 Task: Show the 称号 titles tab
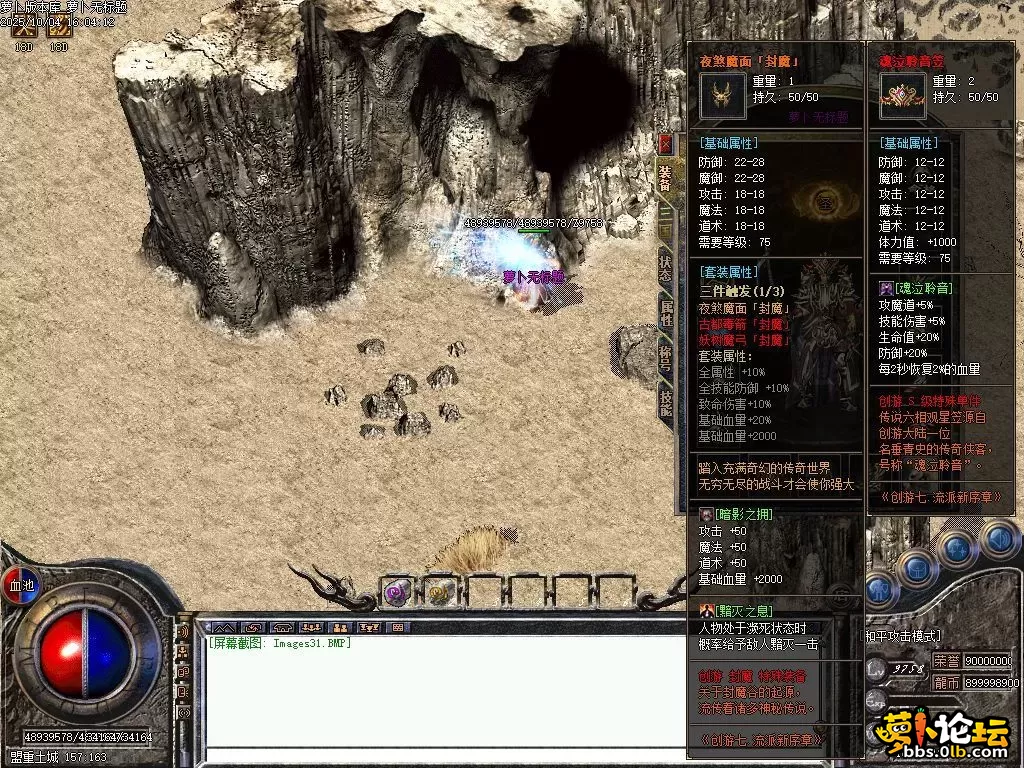666,357
